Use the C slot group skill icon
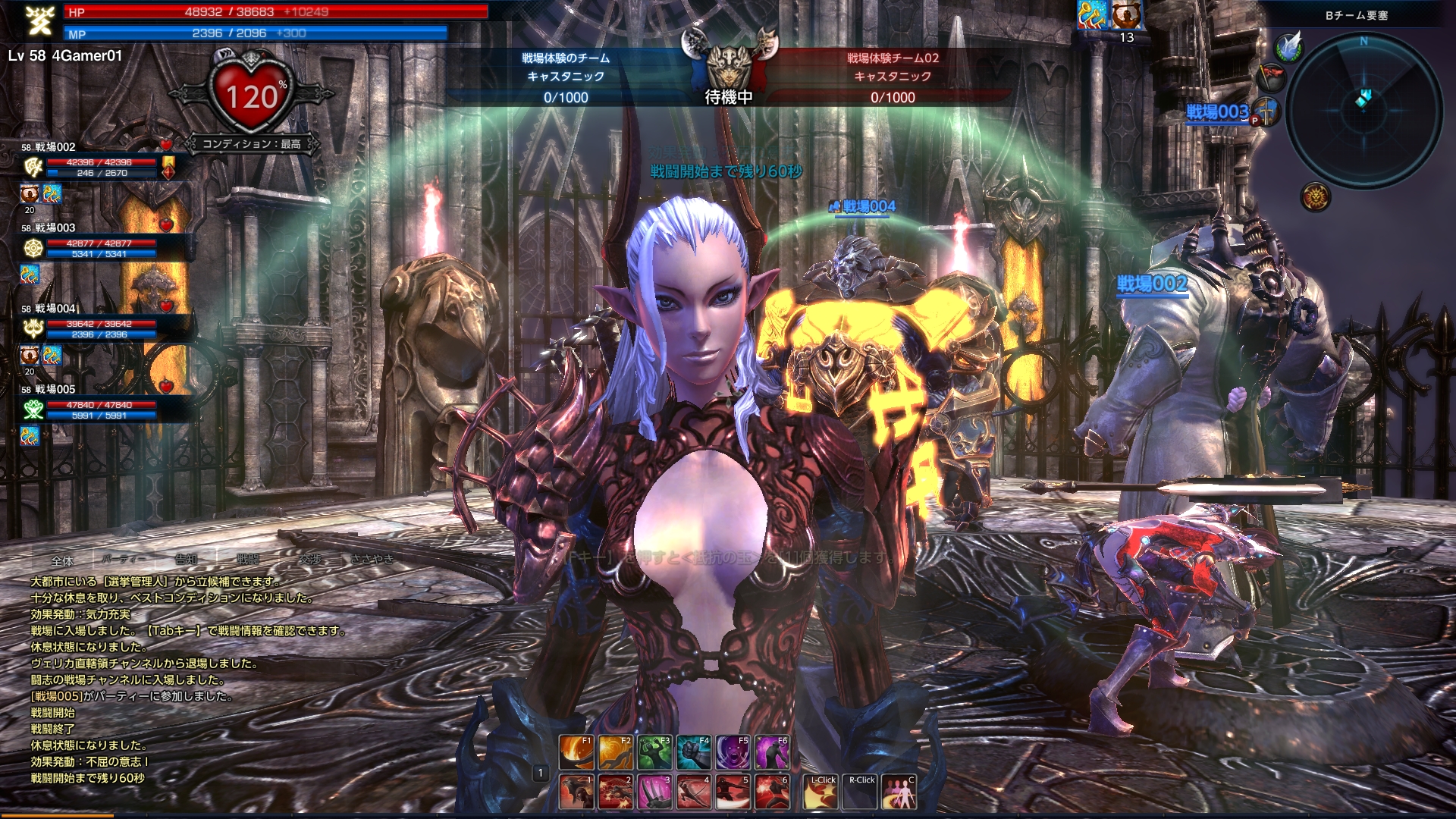The width and height of the screenshot is (1456, 819). click(899, 792)
